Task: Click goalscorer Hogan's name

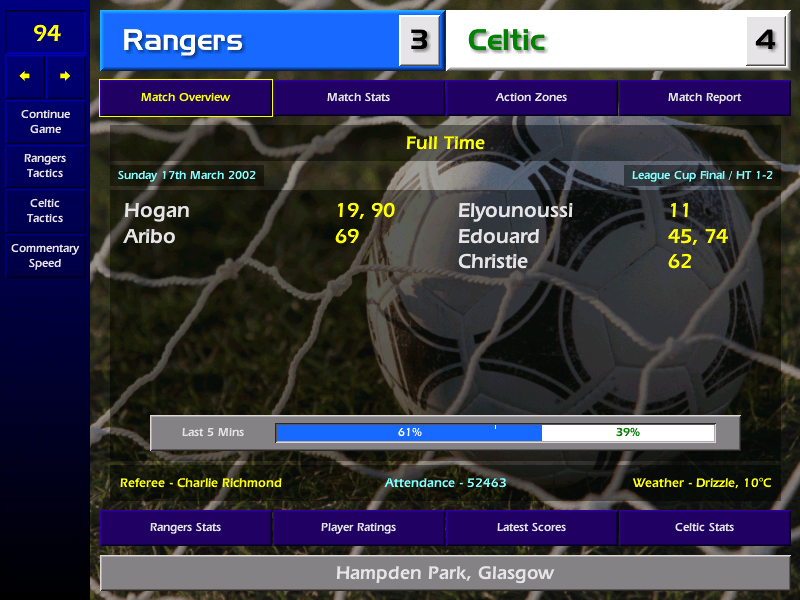Action: click(156, 211)
